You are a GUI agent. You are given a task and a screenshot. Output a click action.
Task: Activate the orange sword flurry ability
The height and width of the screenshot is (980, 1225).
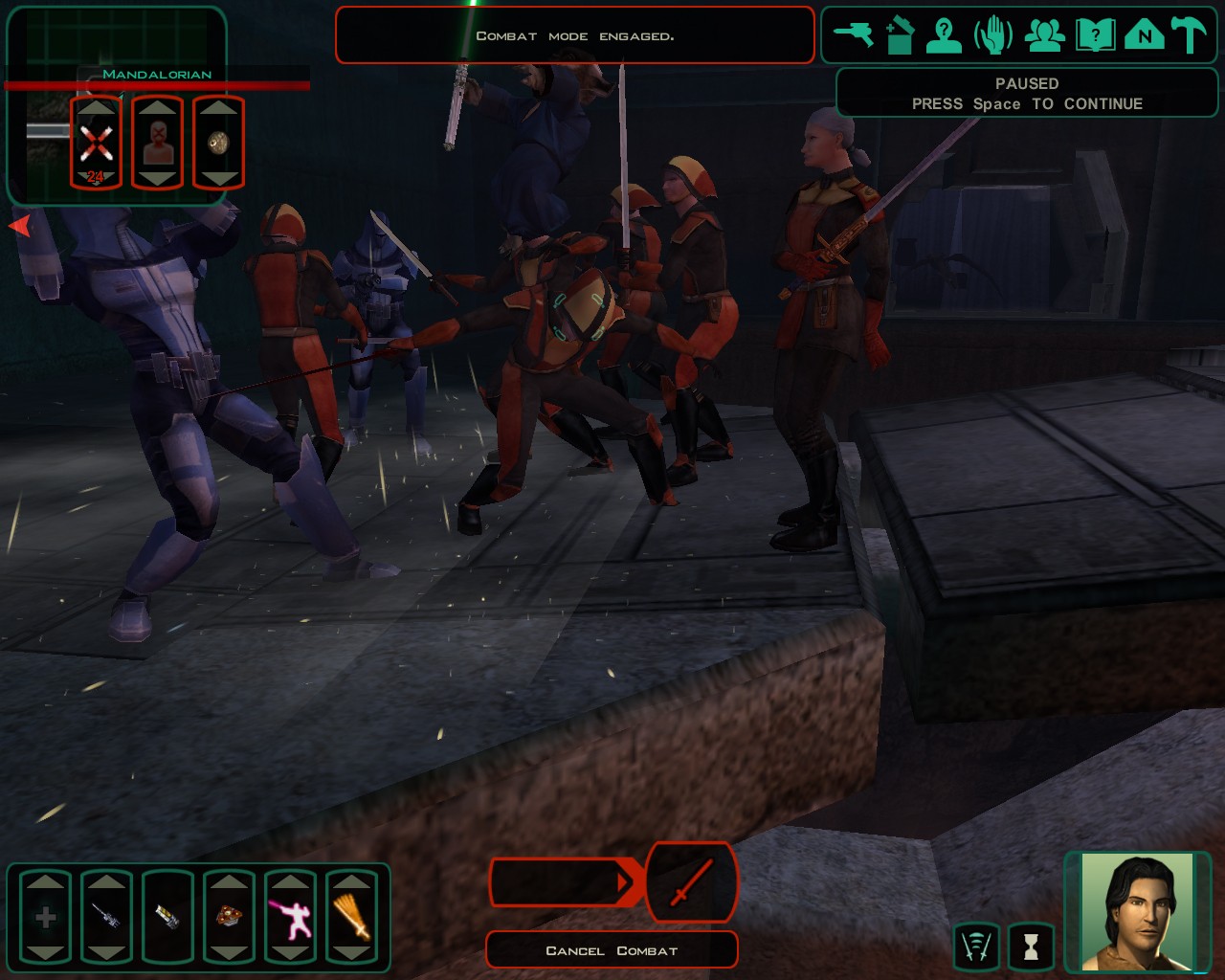(351, 918)
